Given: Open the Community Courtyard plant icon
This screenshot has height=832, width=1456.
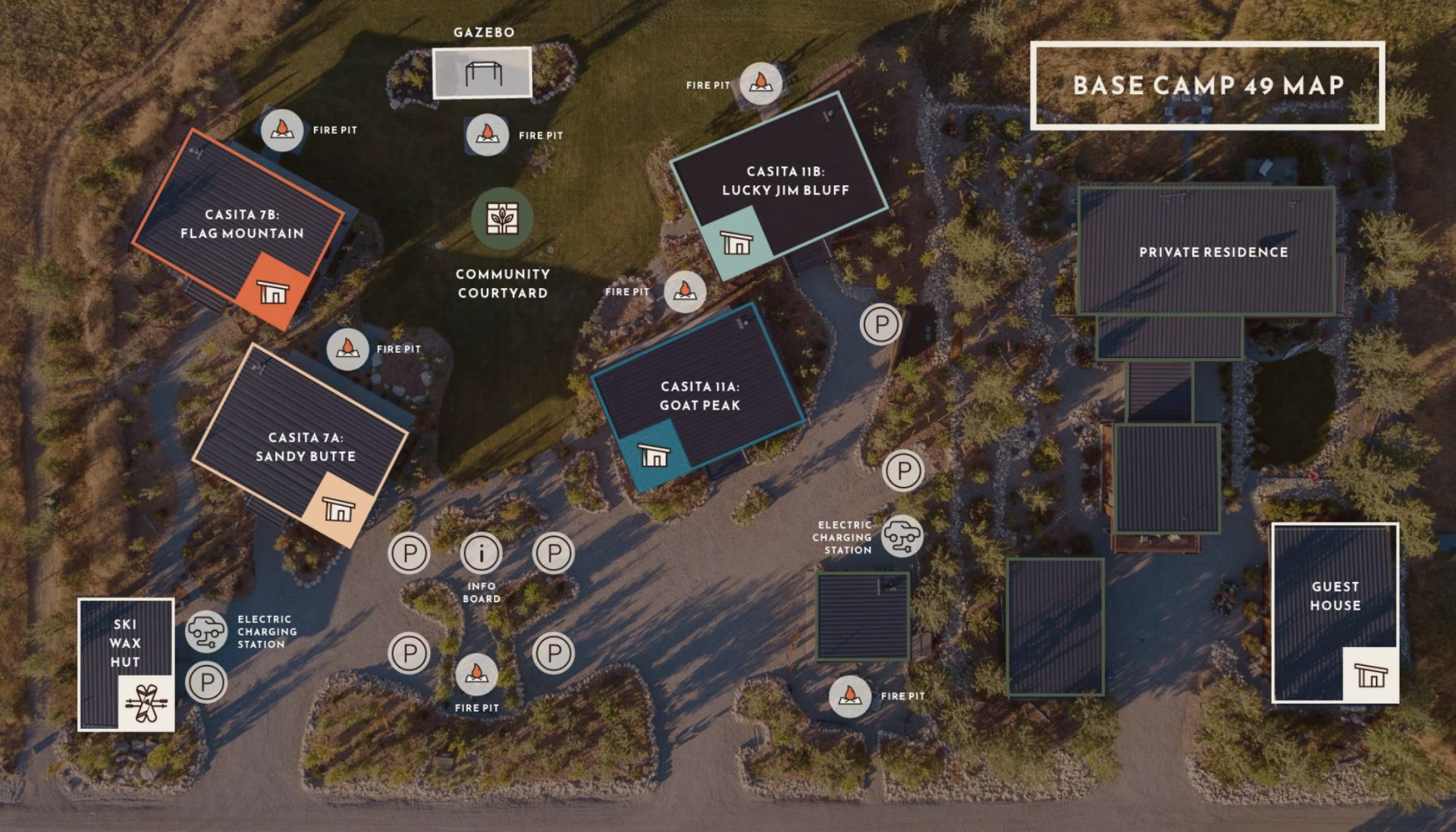Looking at the screenshot, I should click(502, 218).
